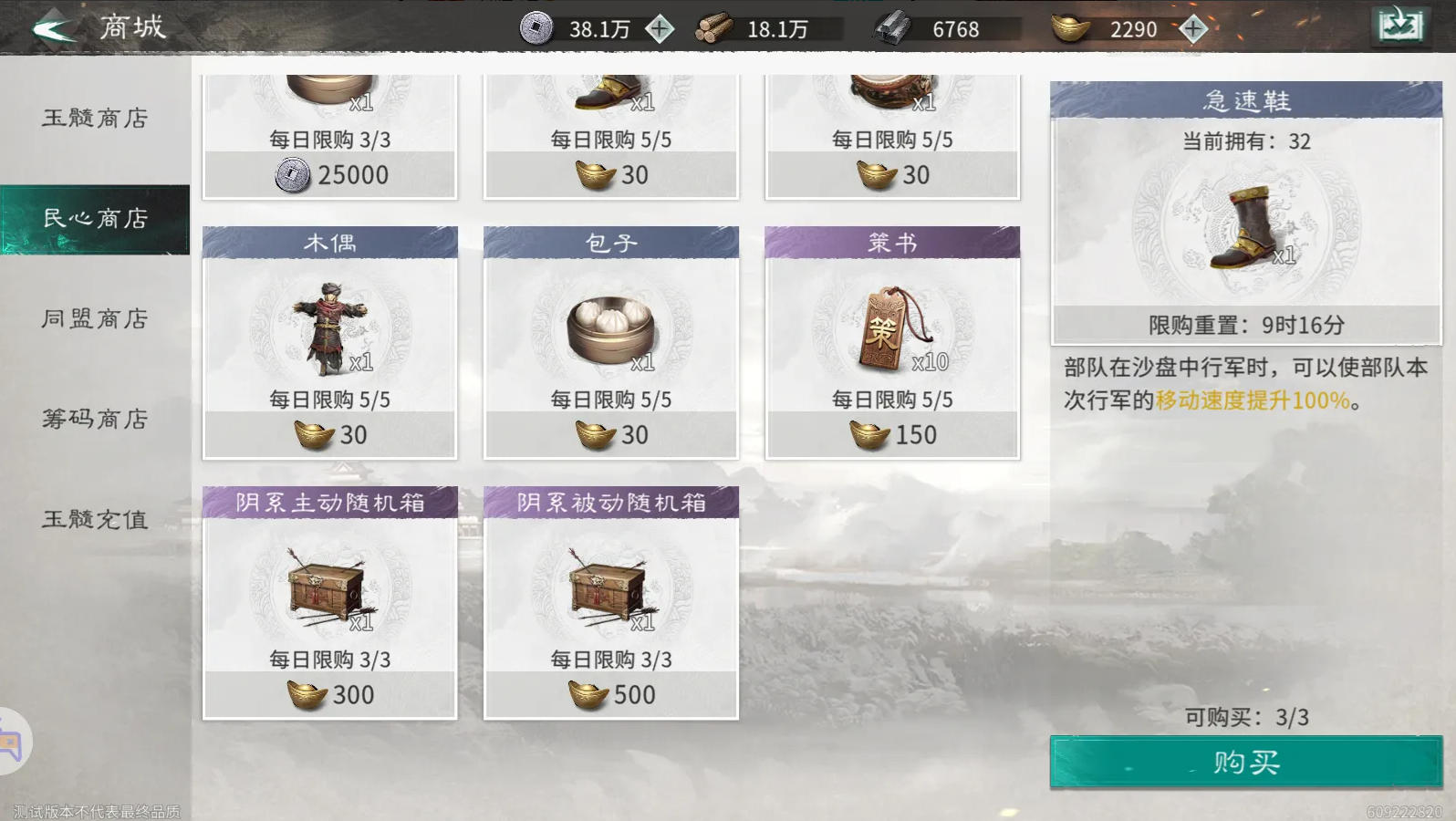
Task: Tap the back arrow to leave the shop
Action: tap(50, 26)
